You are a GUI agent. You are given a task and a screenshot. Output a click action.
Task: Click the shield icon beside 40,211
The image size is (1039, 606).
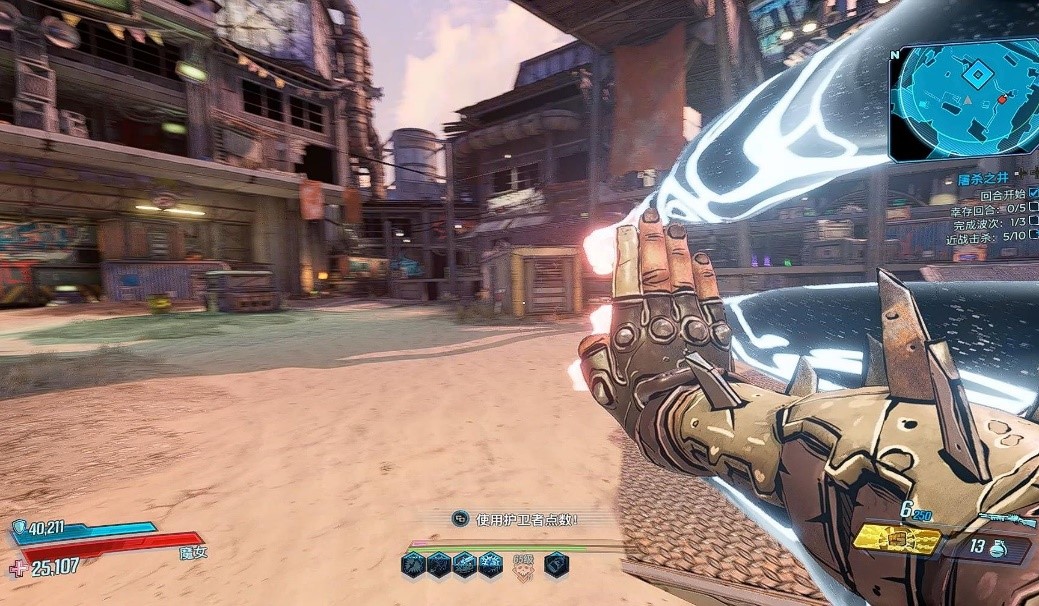point(20,527)
